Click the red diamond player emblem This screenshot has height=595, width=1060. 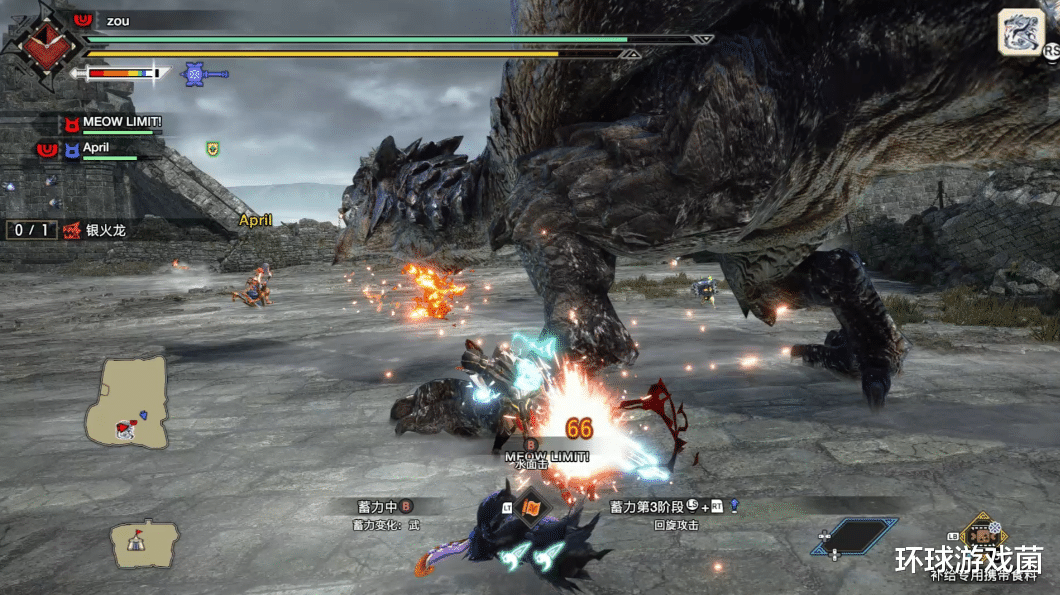(x=42, y=45)
